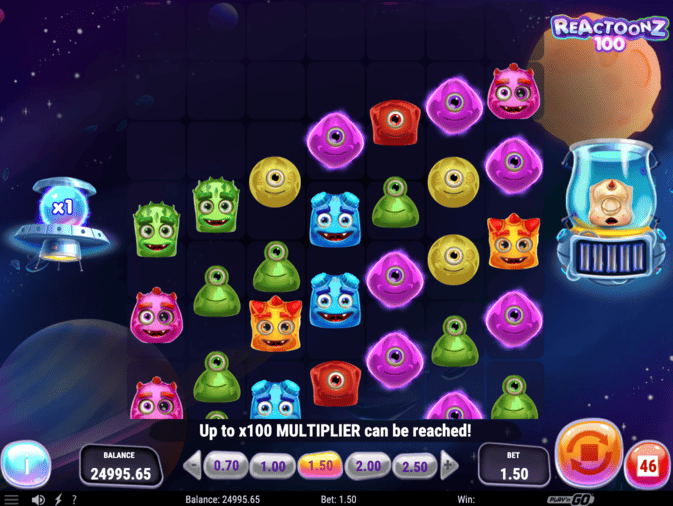Select the 1.50 bet option
This screenshot has width=673, height=506.
click(x=320, y=465)
